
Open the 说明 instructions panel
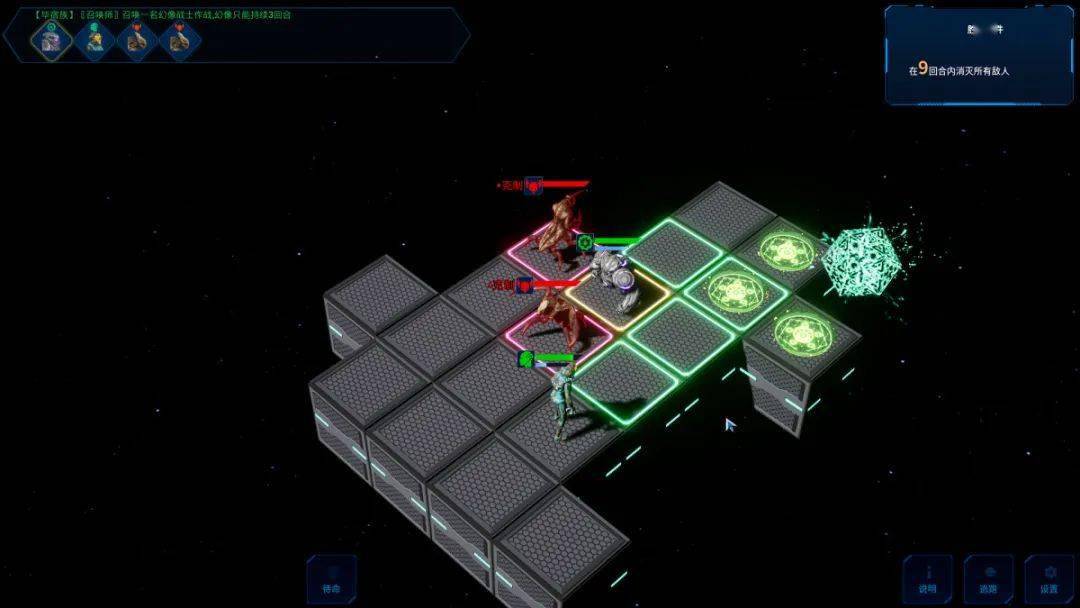(x=927, y=580)
